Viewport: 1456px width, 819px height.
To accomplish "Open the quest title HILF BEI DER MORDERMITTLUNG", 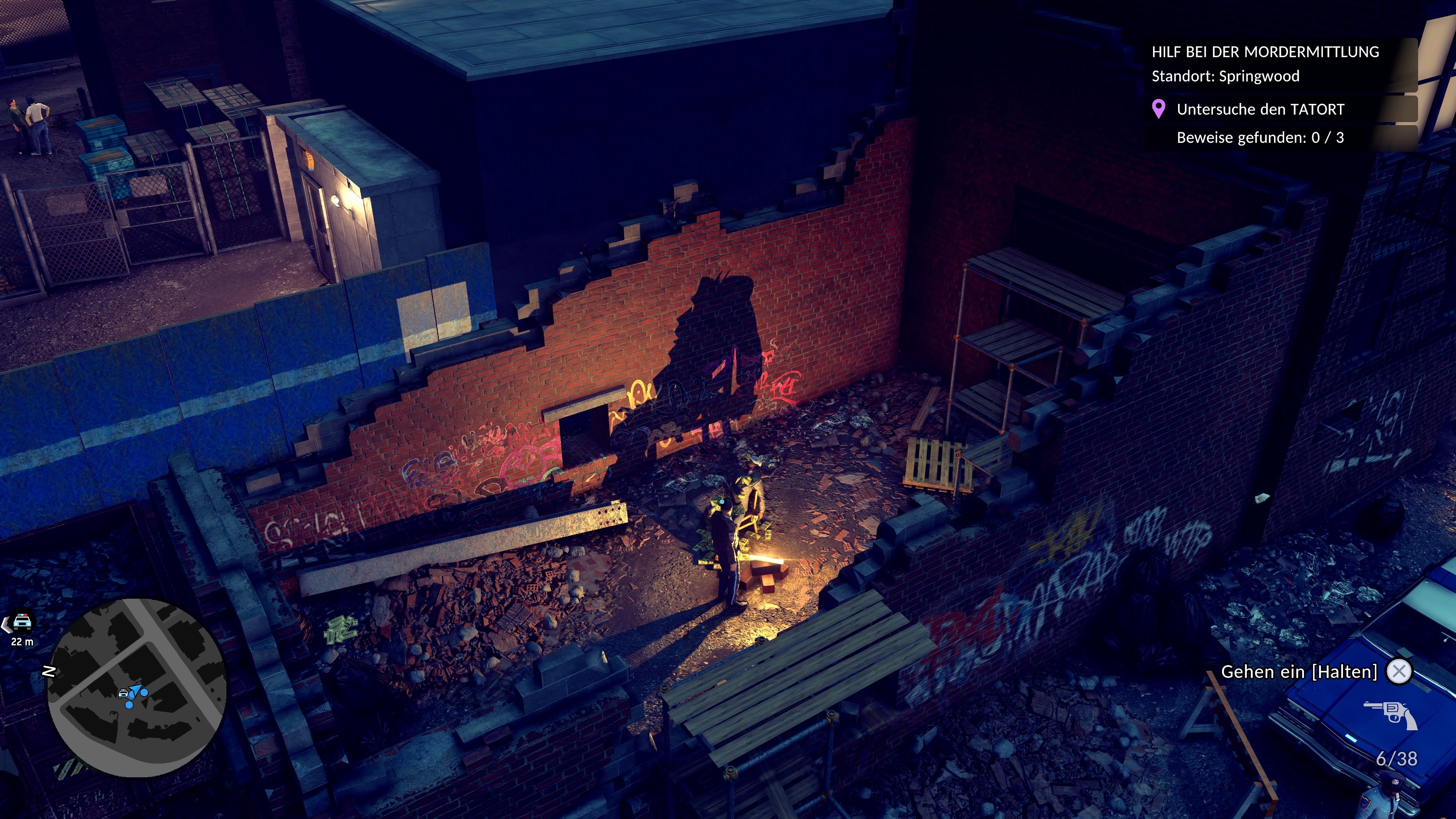I will [x=1266, y=52].
